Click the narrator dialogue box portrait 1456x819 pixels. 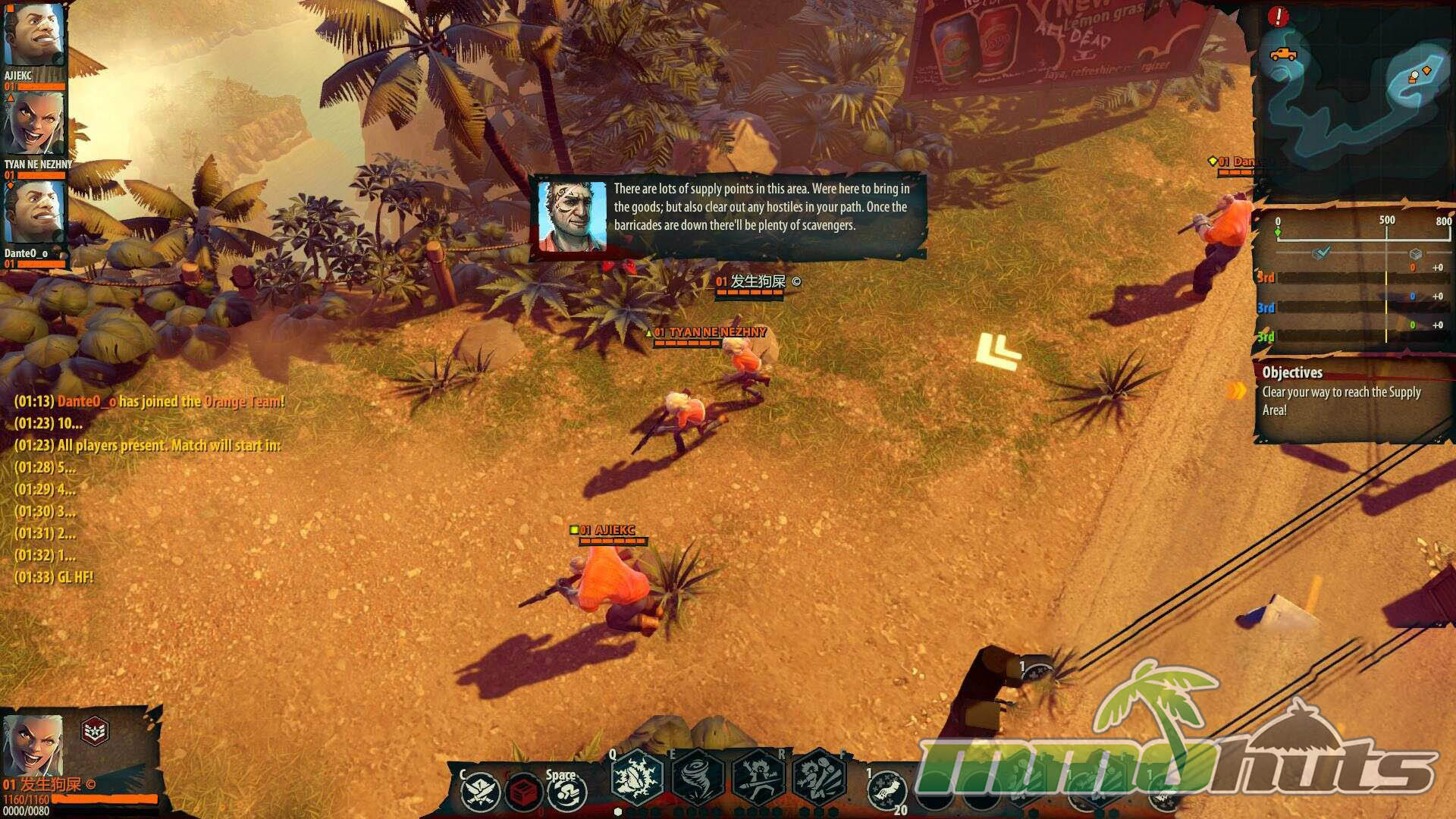click(x=572, y=216)
